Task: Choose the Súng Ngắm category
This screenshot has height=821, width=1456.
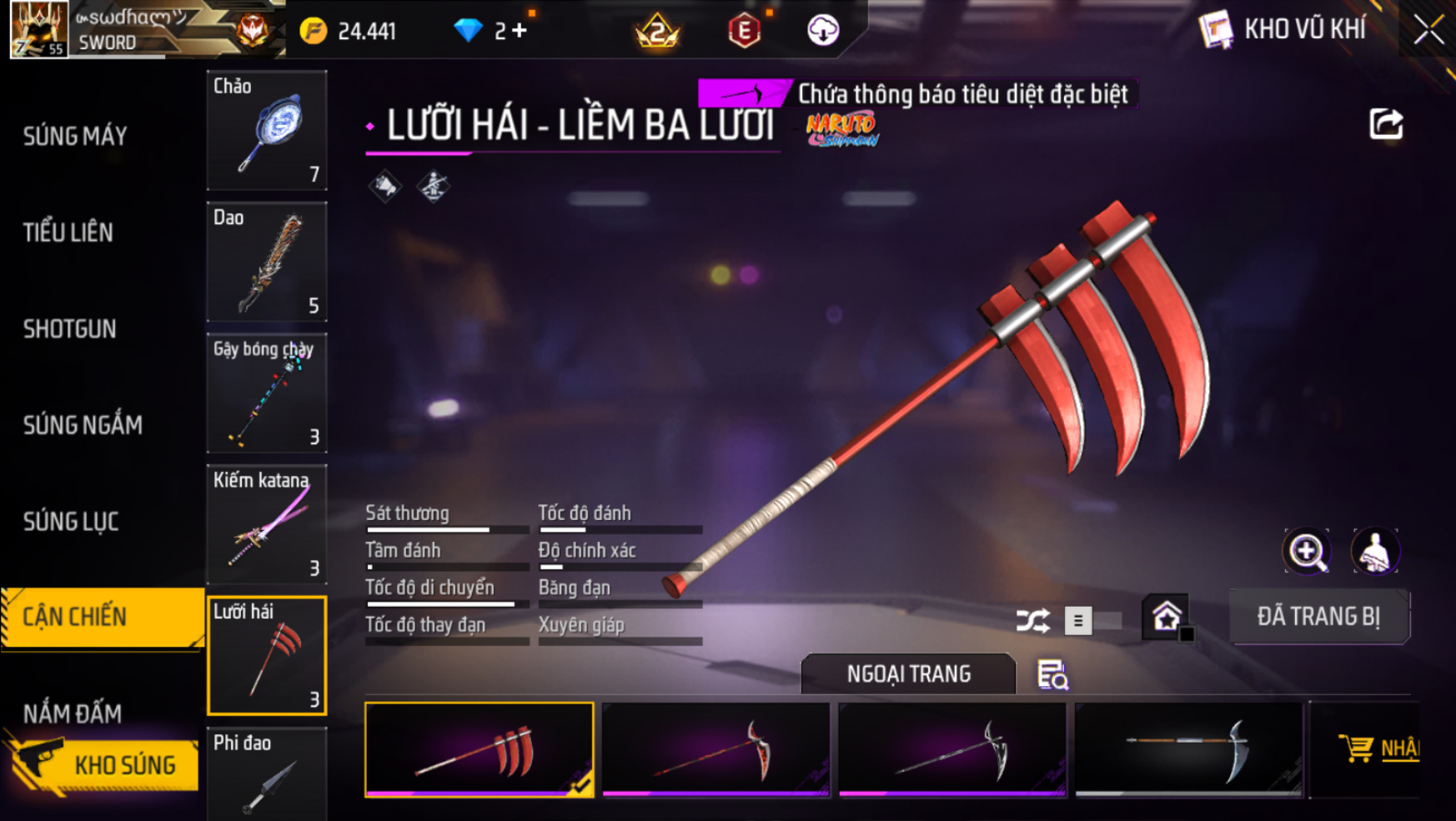Action: [x=83, y=425]
